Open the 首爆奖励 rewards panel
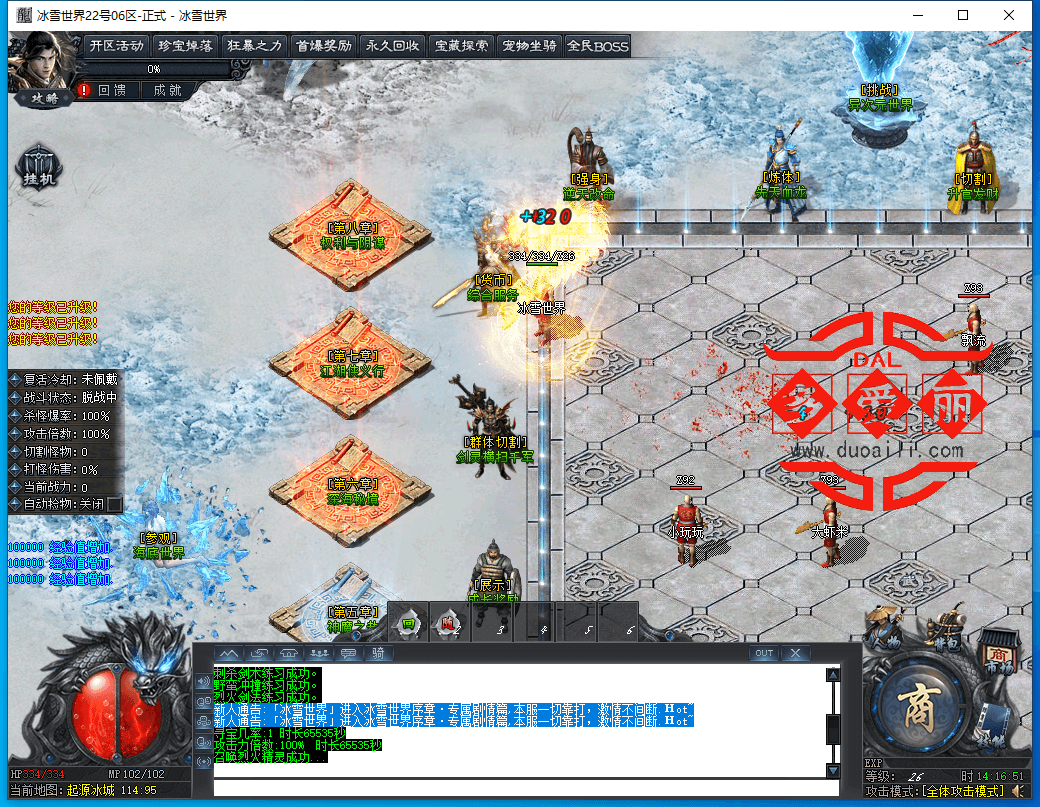Screen dimensions: 1040x807 click(x=323, y=45)
